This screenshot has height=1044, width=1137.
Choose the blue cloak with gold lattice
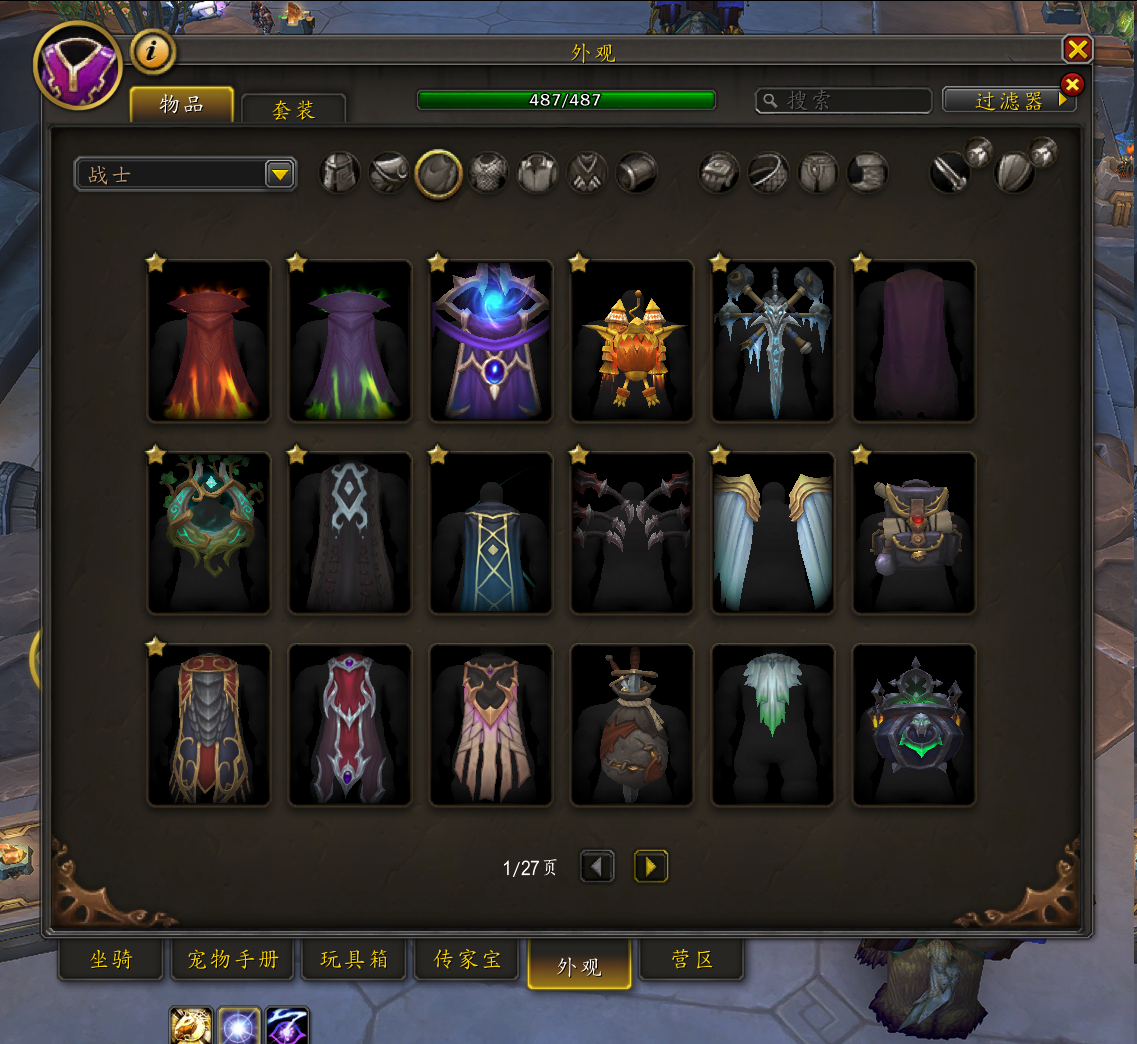[491, 533]
